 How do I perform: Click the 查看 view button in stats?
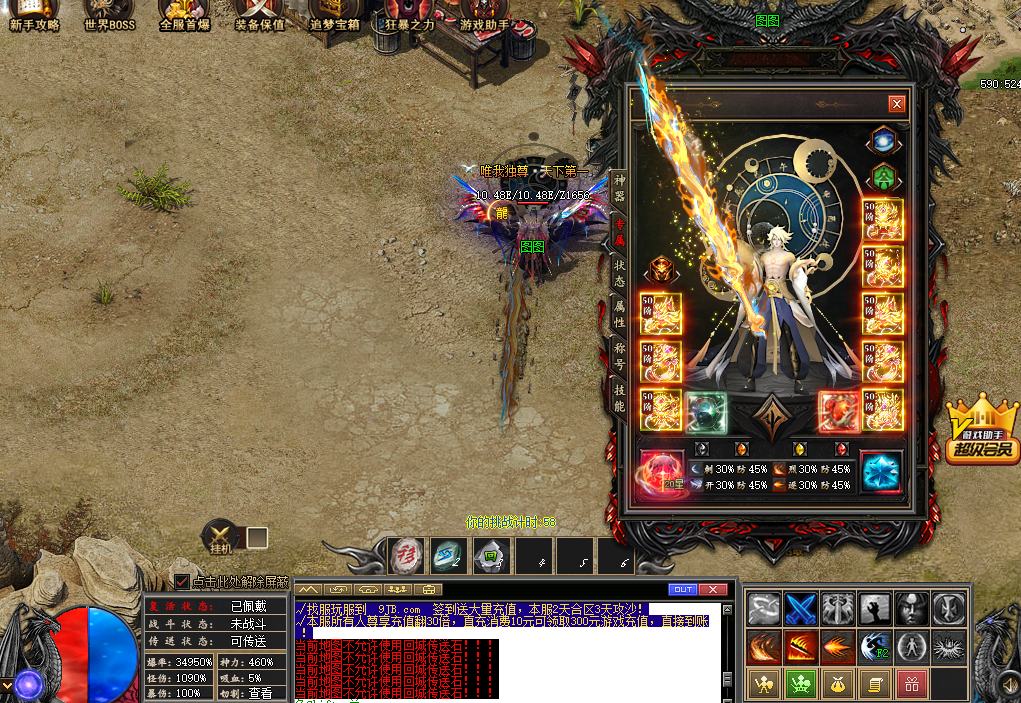click(x=259, y=692)
